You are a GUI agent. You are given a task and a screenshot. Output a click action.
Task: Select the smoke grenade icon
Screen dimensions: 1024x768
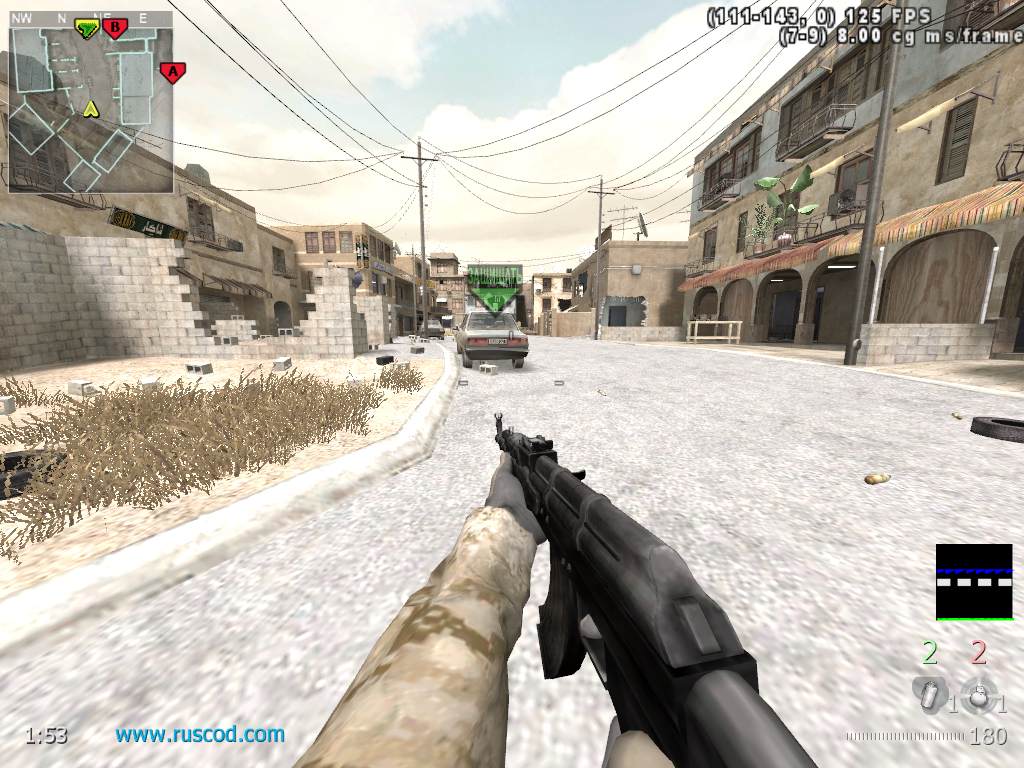click(929, 695)
